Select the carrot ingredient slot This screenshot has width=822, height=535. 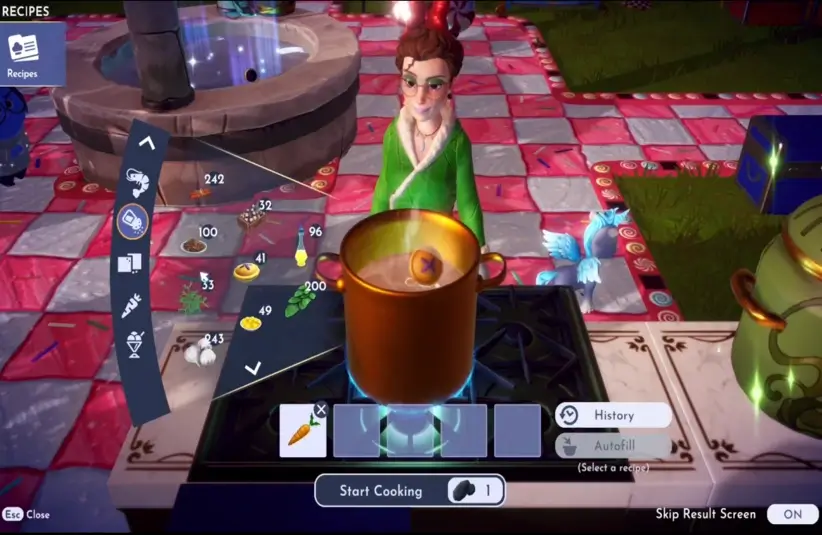(302, 432)
